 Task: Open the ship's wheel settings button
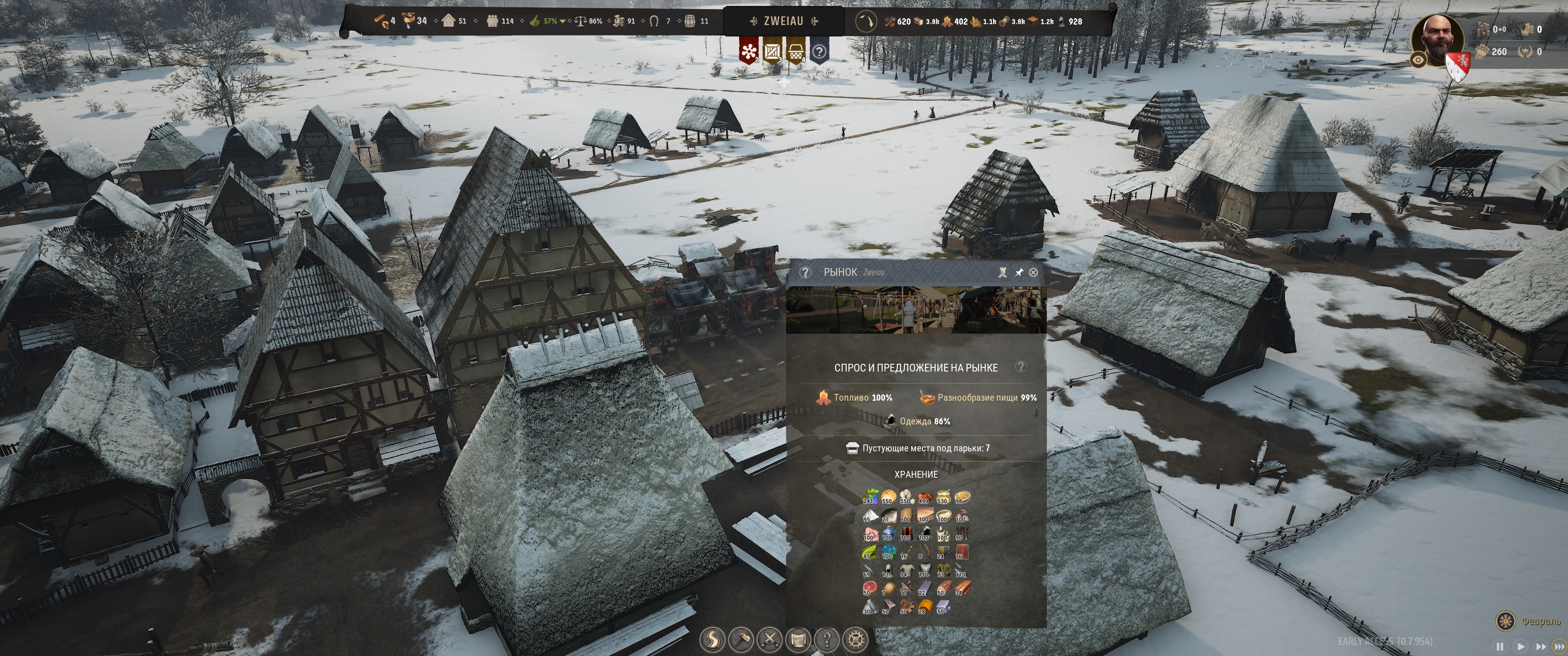click(x=856, y=640)
